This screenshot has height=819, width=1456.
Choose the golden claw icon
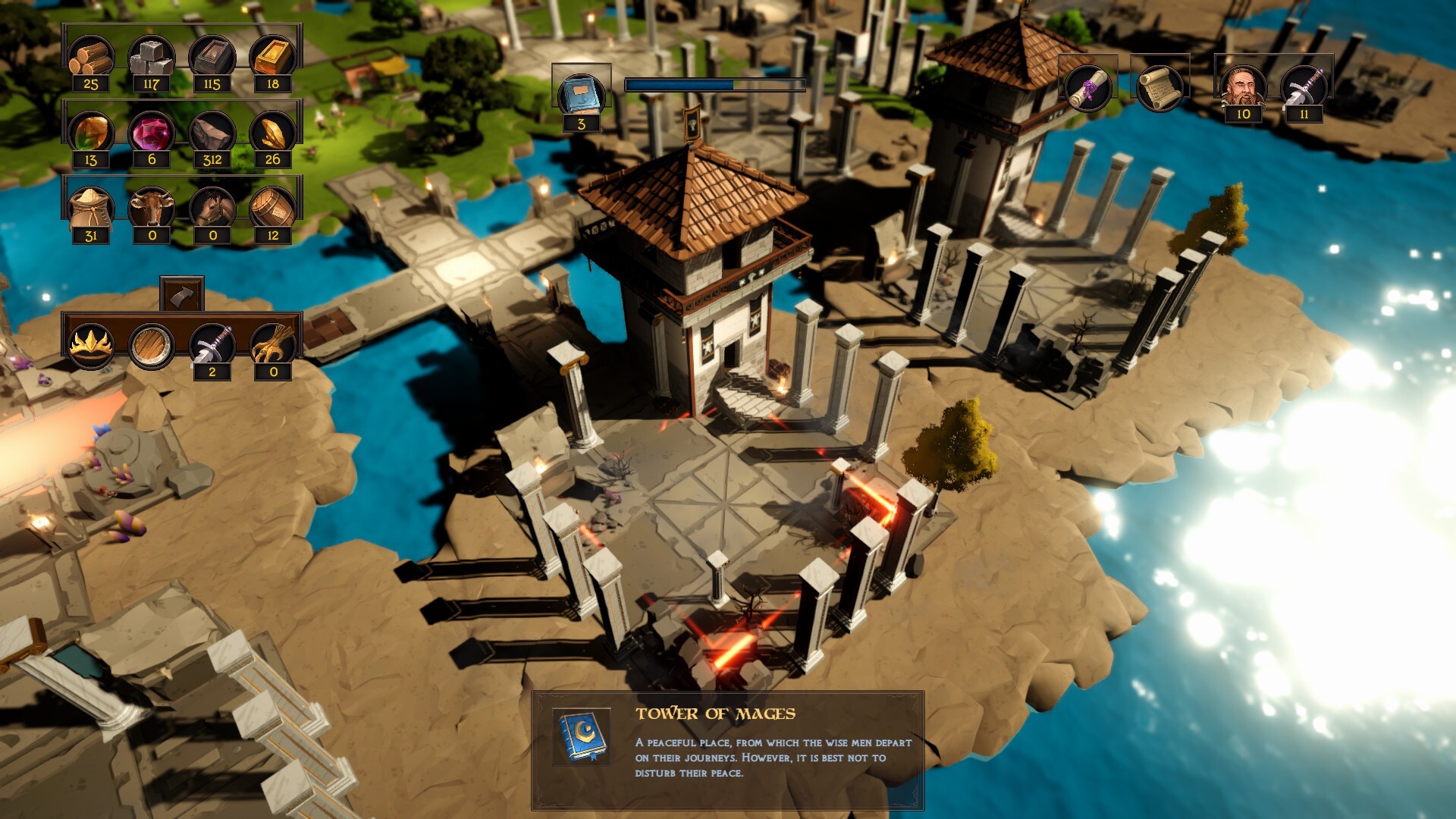[x=272, y=345]
